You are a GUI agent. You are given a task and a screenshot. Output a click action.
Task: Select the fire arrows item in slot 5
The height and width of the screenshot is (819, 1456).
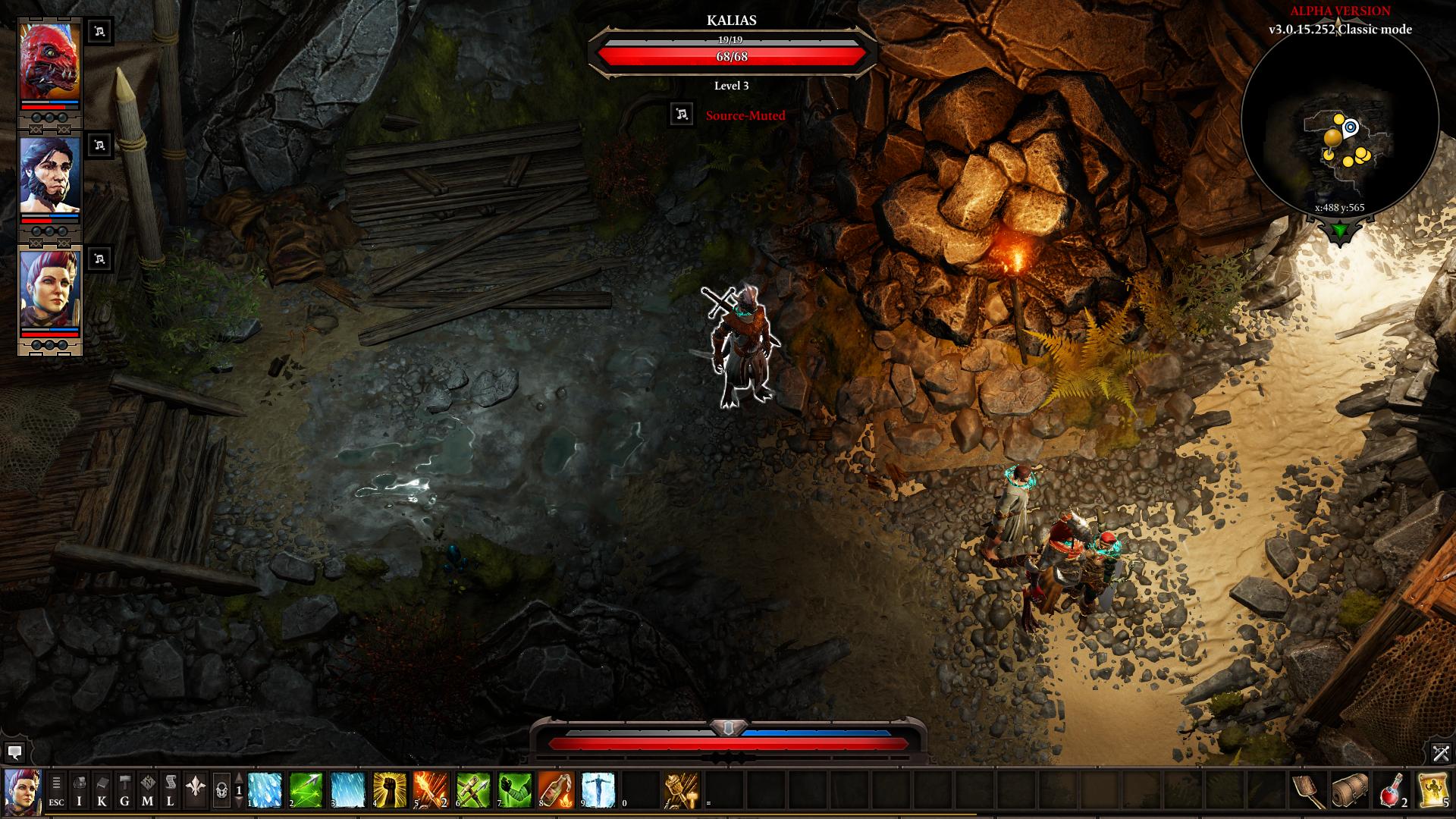tap(431, 790)
